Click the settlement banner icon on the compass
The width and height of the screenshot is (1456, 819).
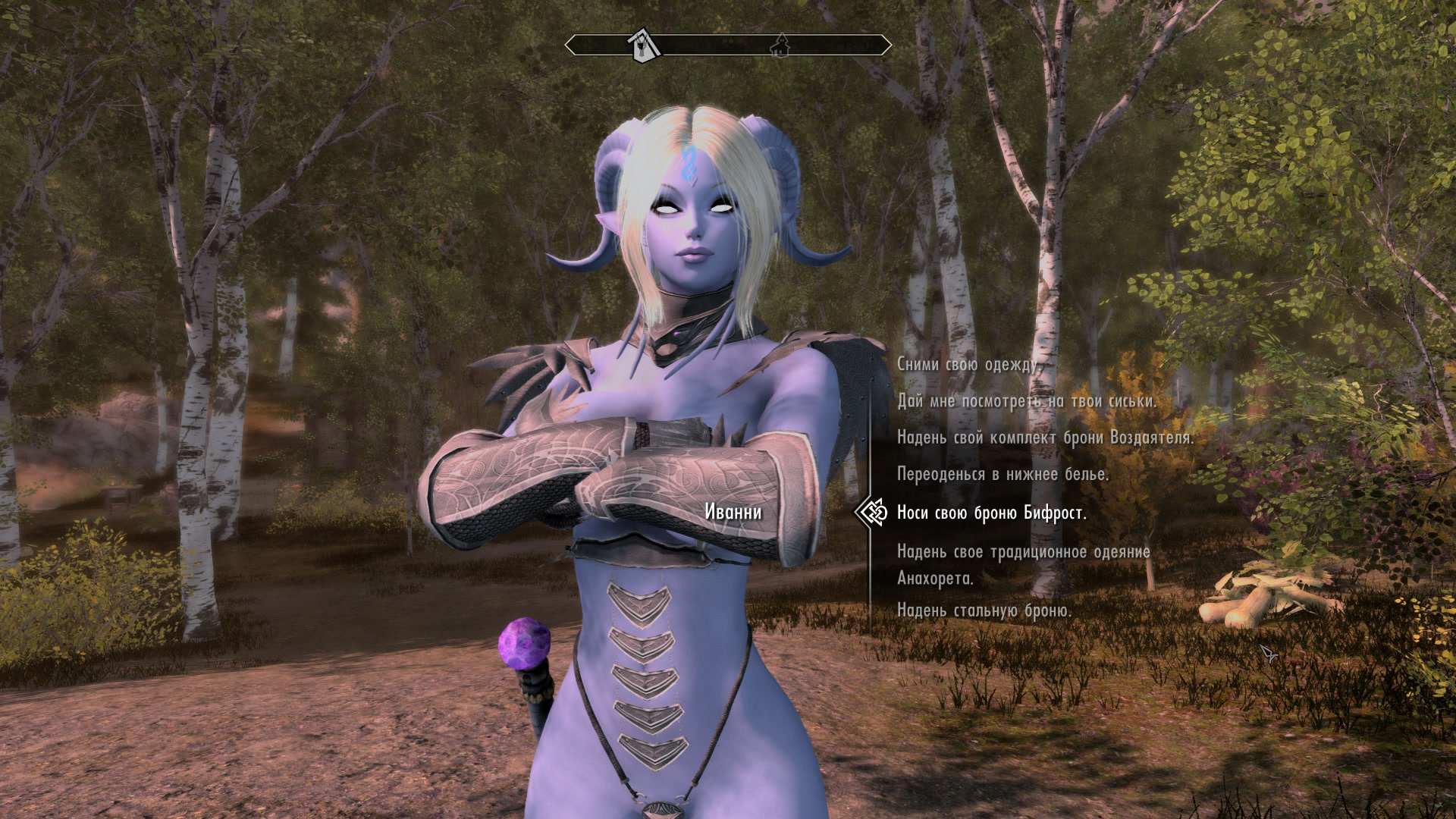639,42
